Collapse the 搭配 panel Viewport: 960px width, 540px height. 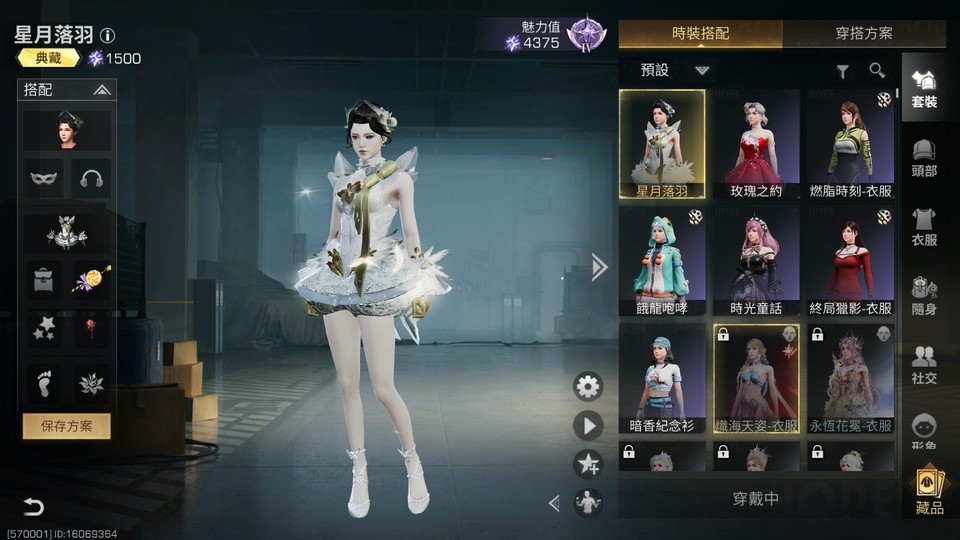102,90
